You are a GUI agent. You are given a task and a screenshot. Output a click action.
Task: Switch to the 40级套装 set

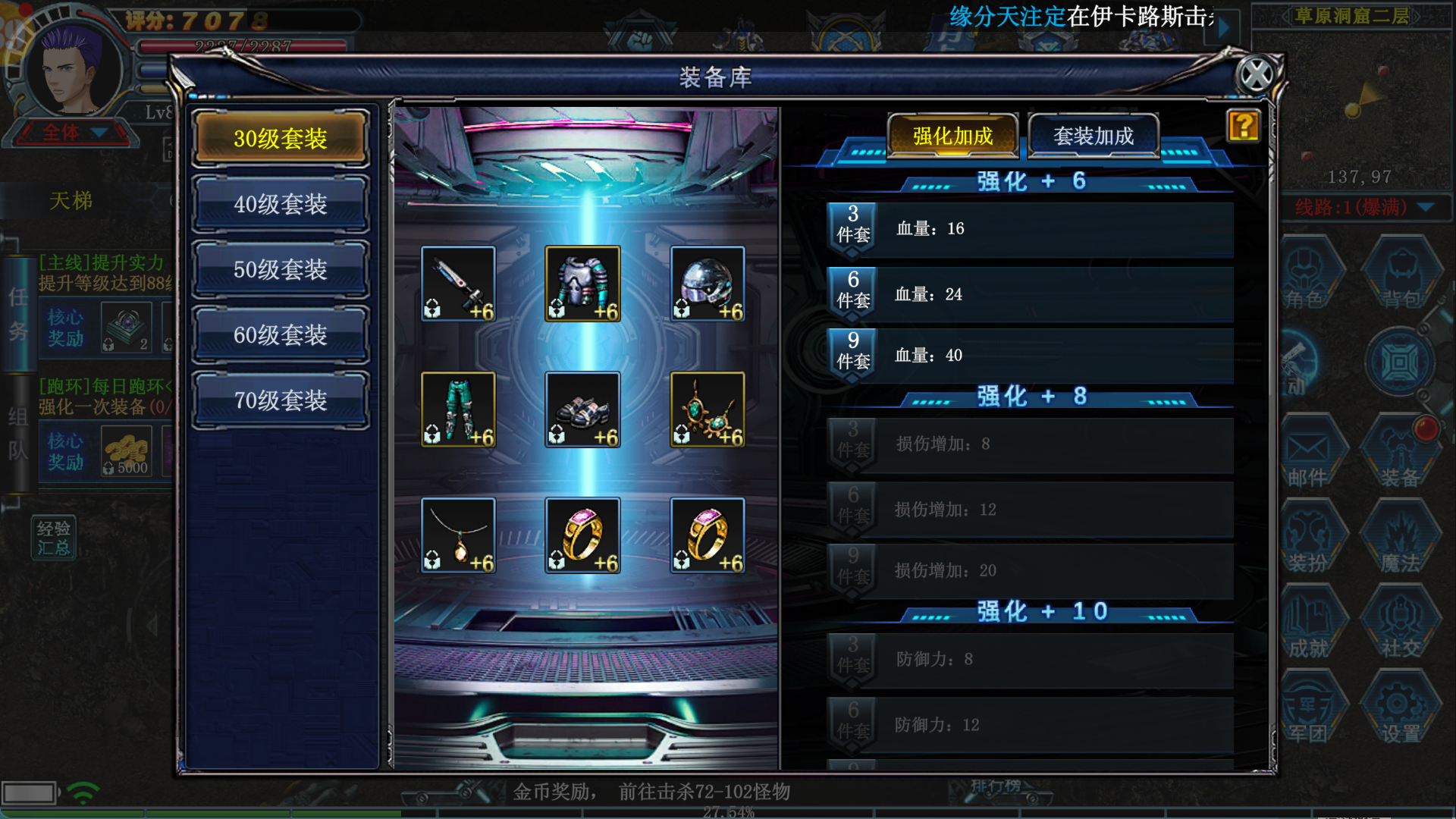point(281,204)
